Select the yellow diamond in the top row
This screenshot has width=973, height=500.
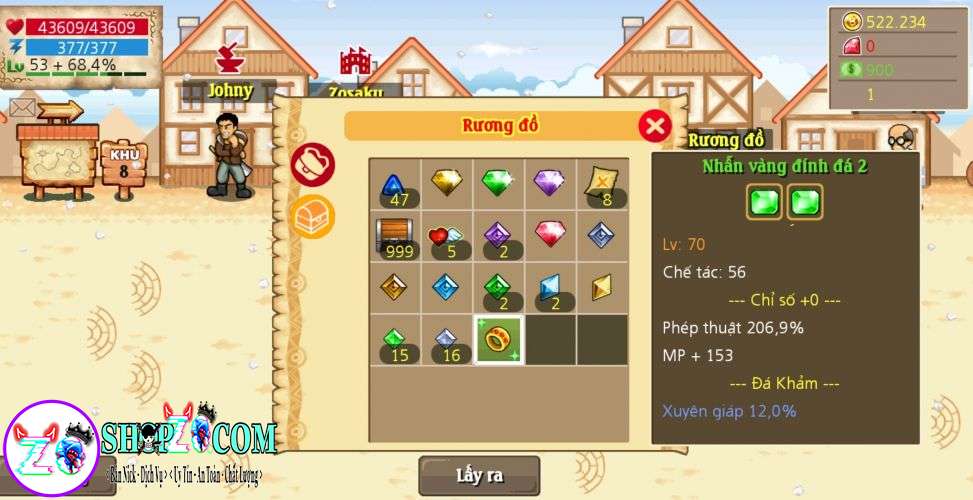coord(446,183)
